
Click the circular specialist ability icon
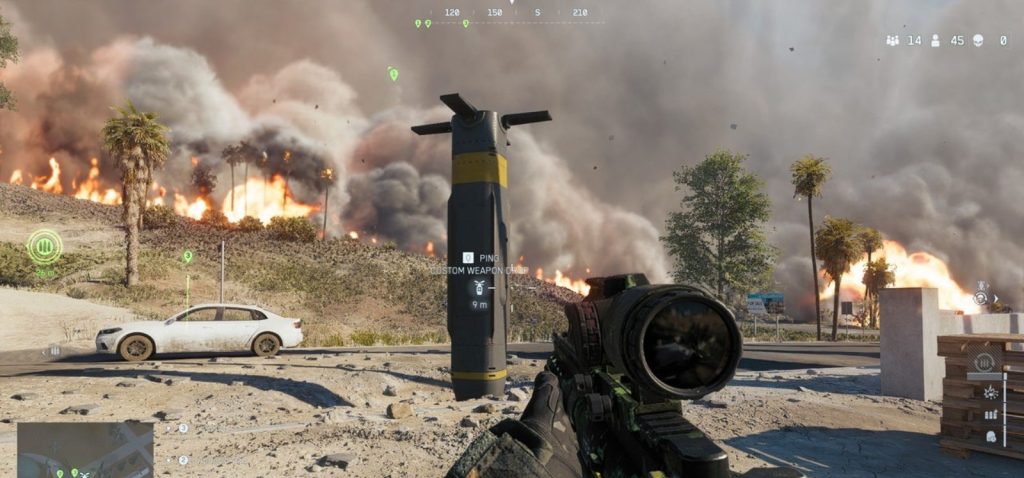point(981,299)
